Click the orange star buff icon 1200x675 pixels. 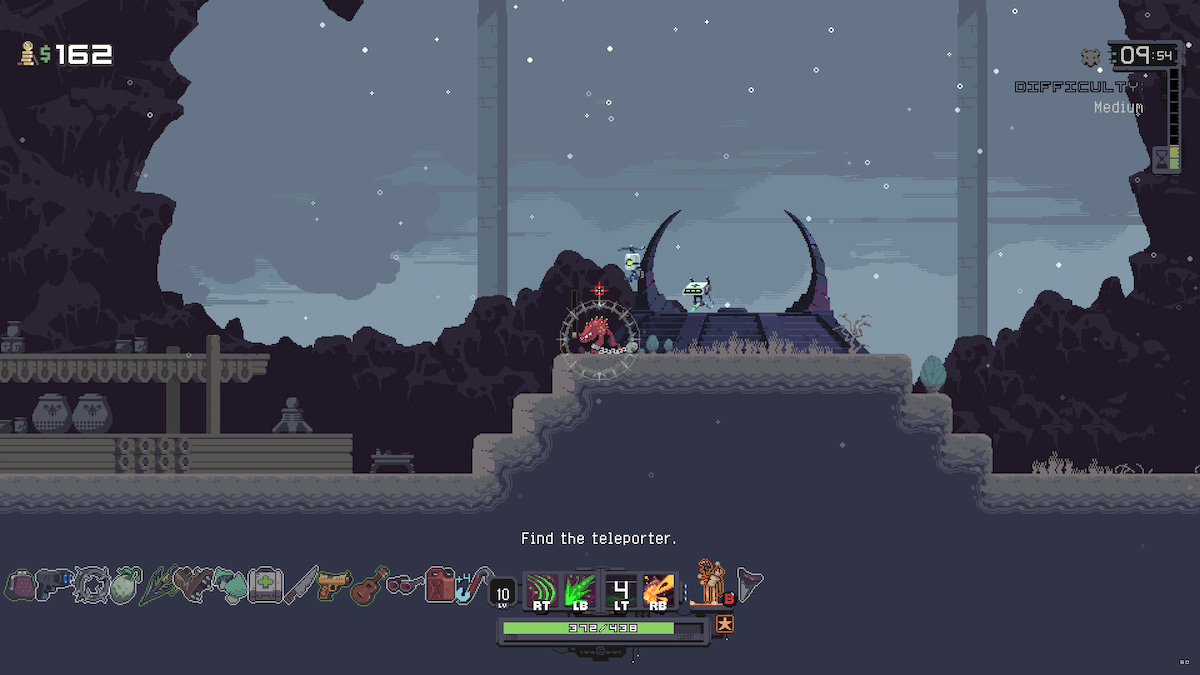724,625
